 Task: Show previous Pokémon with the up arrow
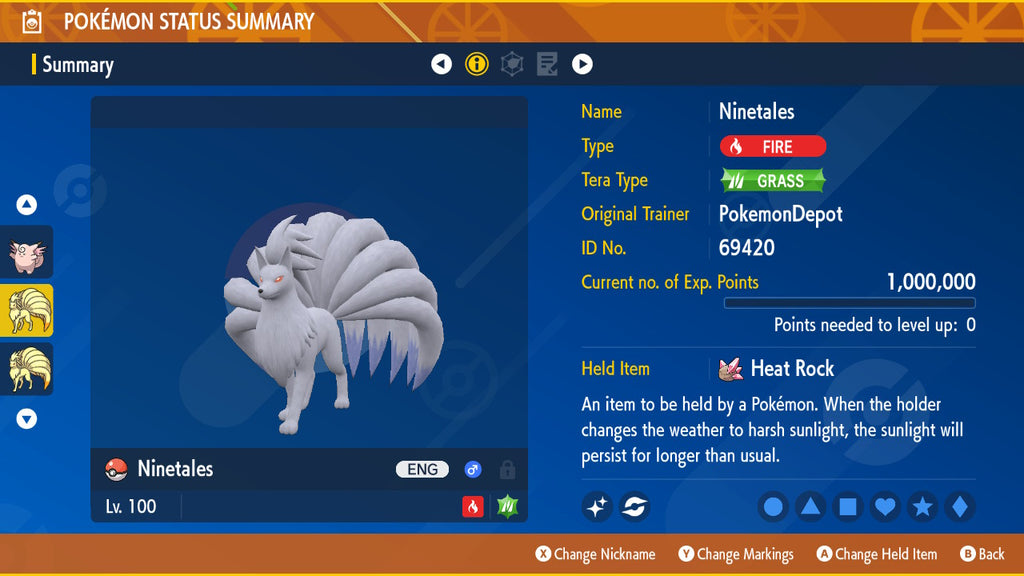tap(27, 205)
